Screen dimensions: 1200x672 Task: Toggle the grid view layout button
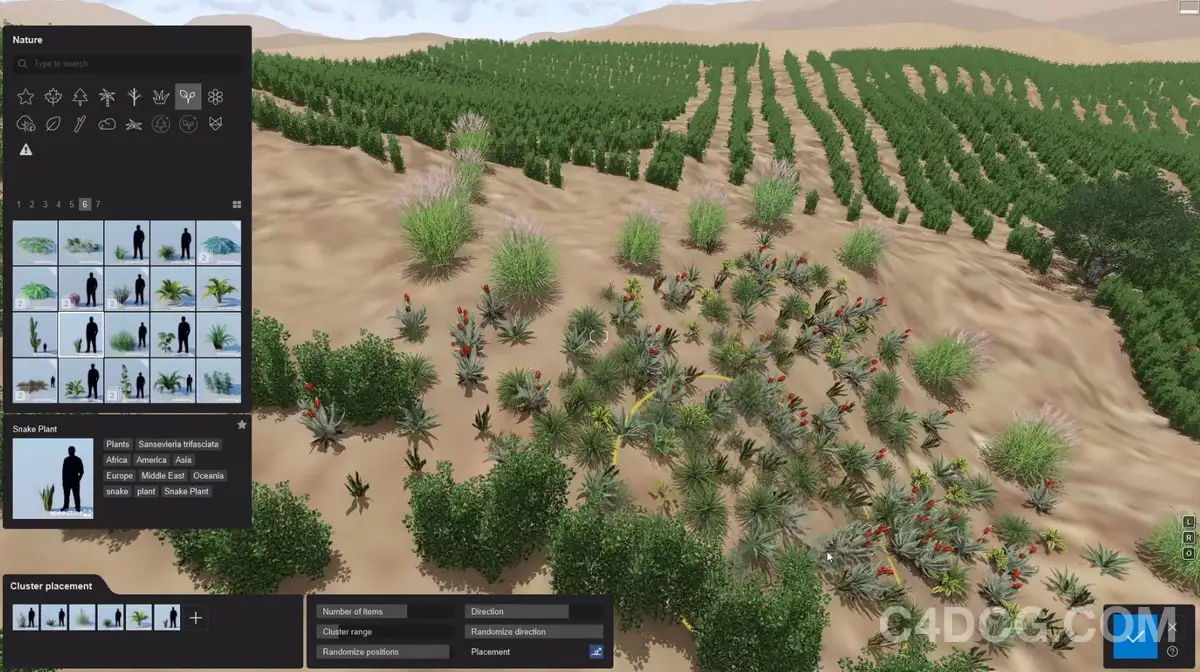(237, 204)
